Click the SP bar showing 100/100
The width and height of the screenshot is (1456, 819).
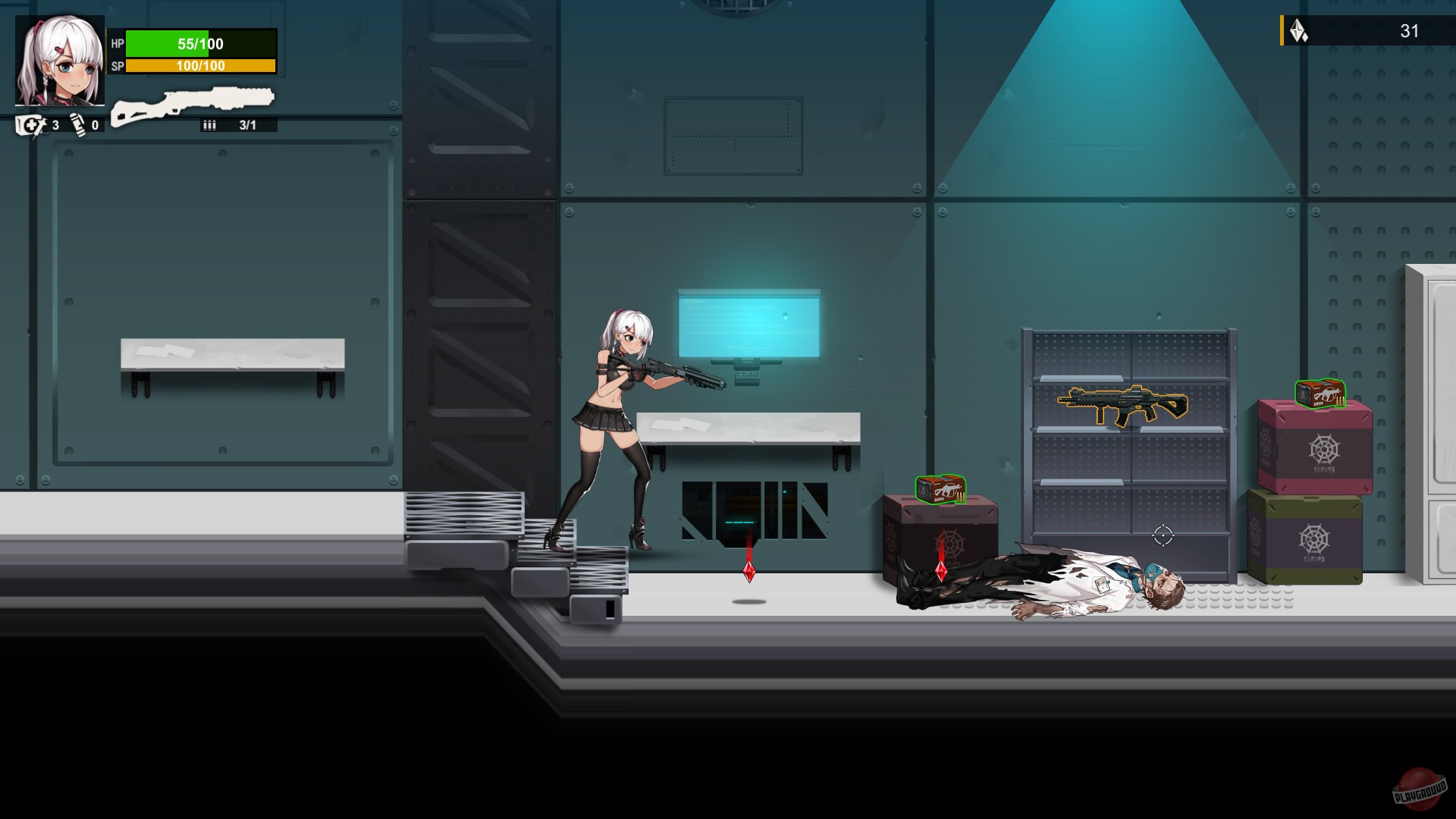pos(201,67)
